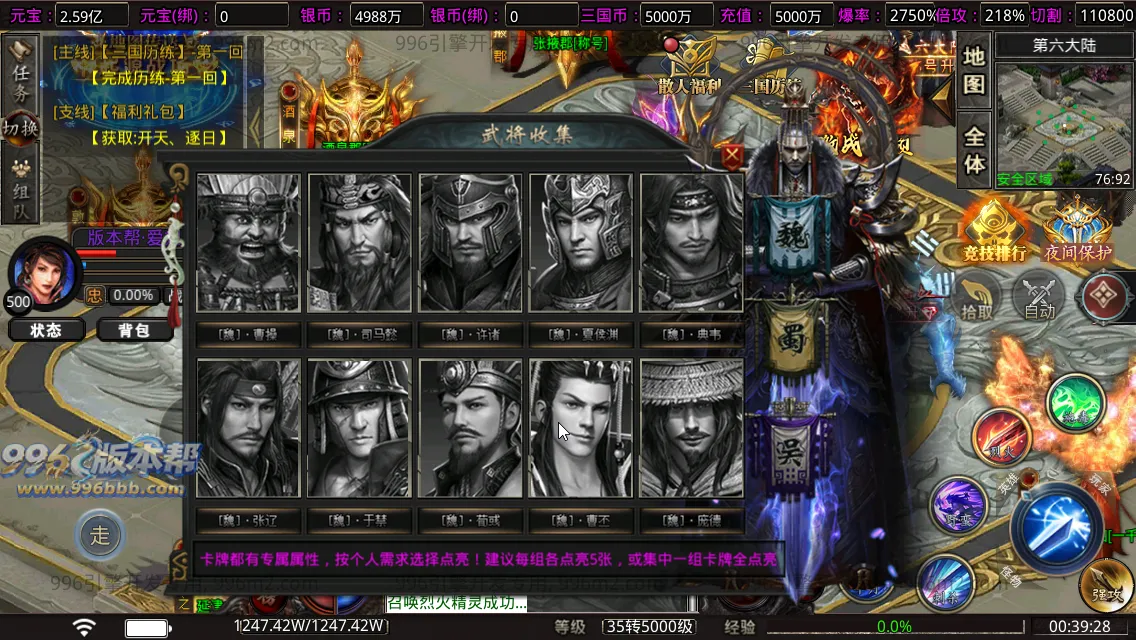Select the 曹操 general card

click(248, 243)
